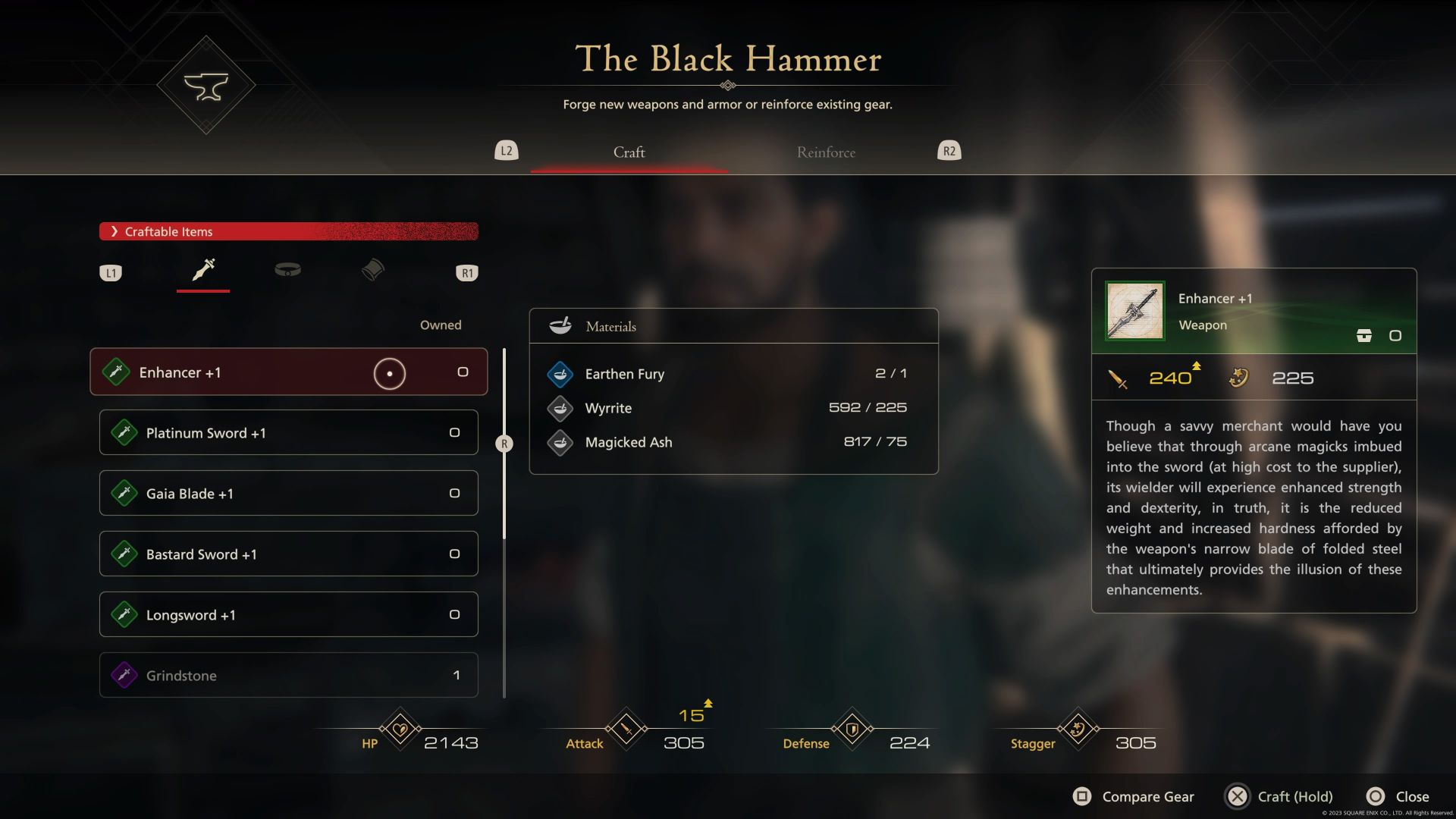Select Bastard Sword +1 entry
The width and height of the screenshot is (1456, 819).
pyautogui.click(x=288, y=554)
